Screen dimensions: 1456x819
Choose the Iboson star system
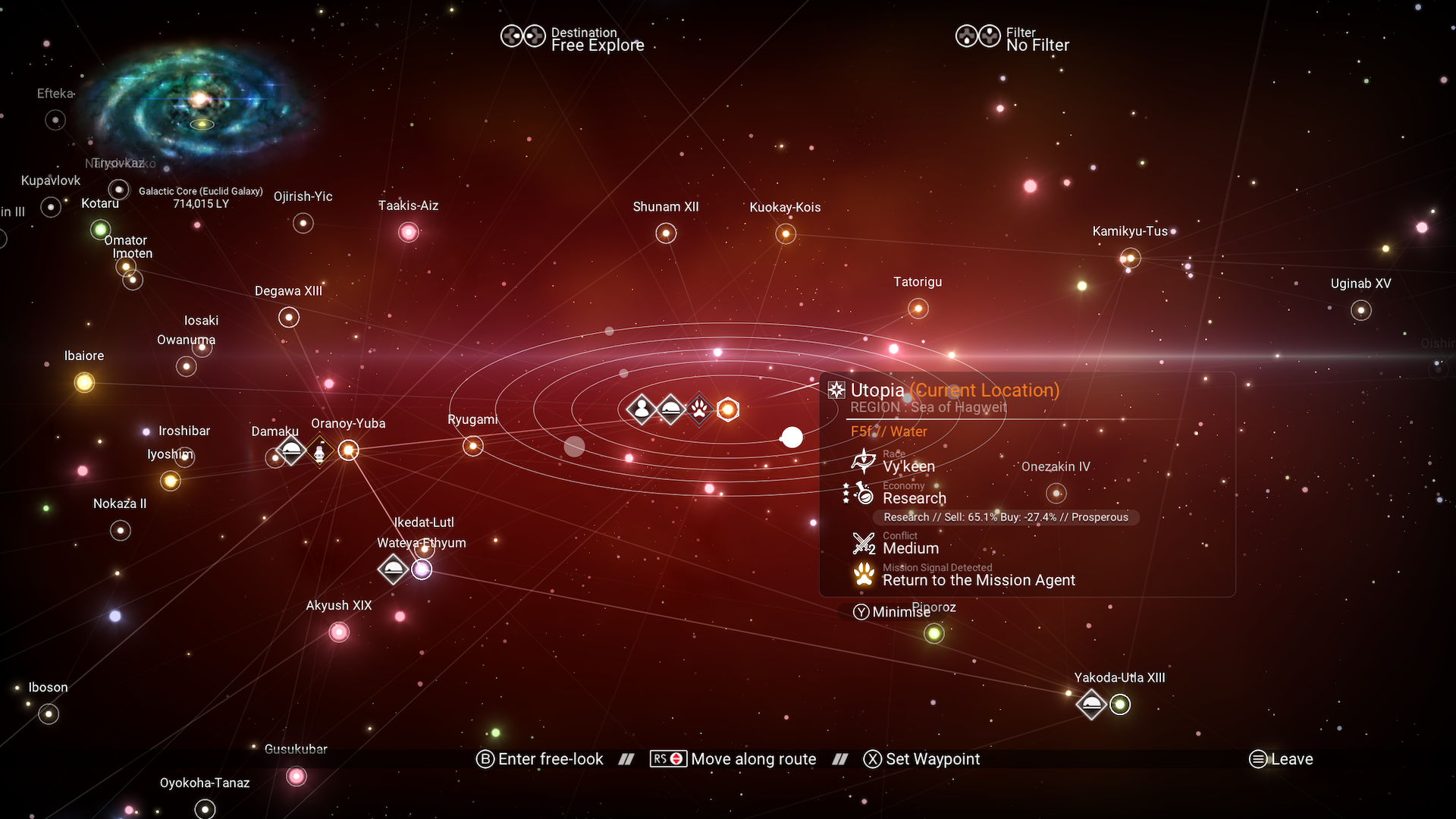(x=49, y=714)
